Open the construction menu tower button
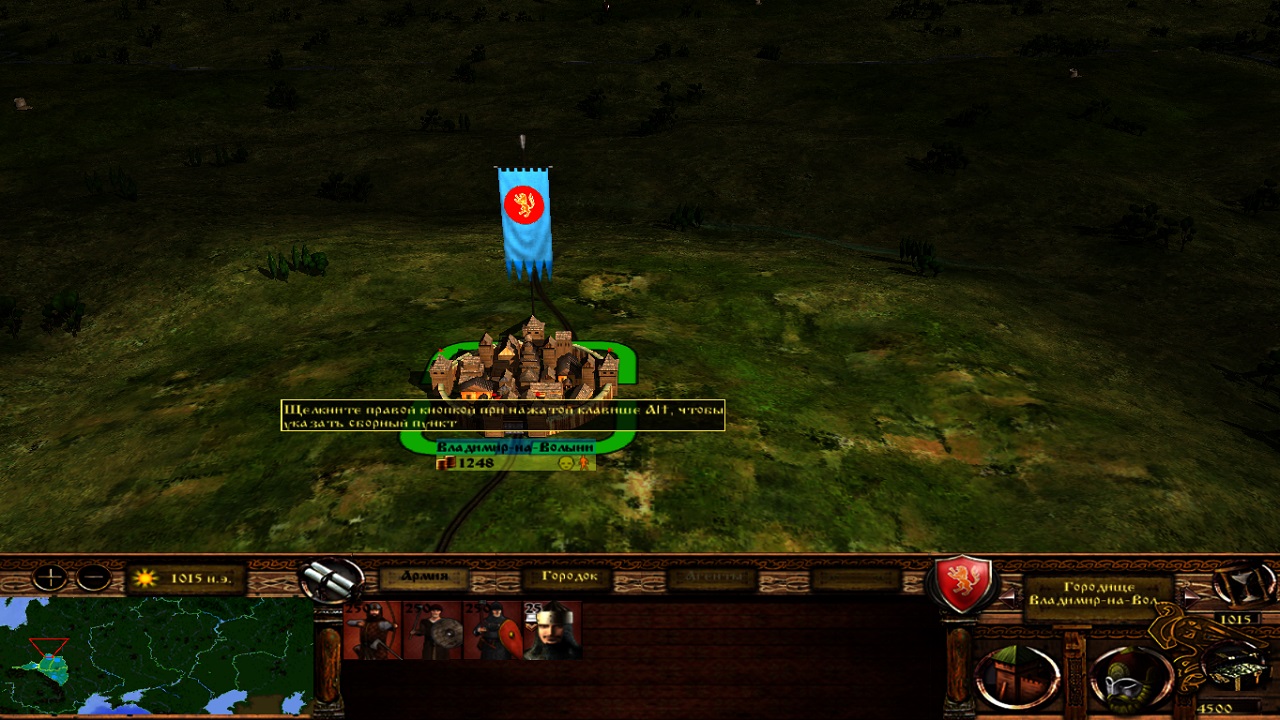This screenshot has width=1280, height=720. click(1017, 677)
